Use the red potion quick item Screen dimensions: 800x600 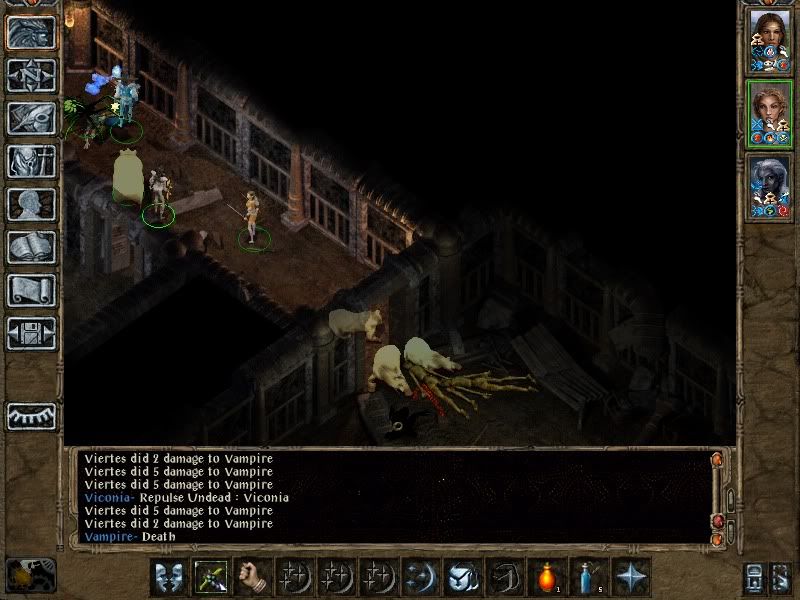[547, 577]
